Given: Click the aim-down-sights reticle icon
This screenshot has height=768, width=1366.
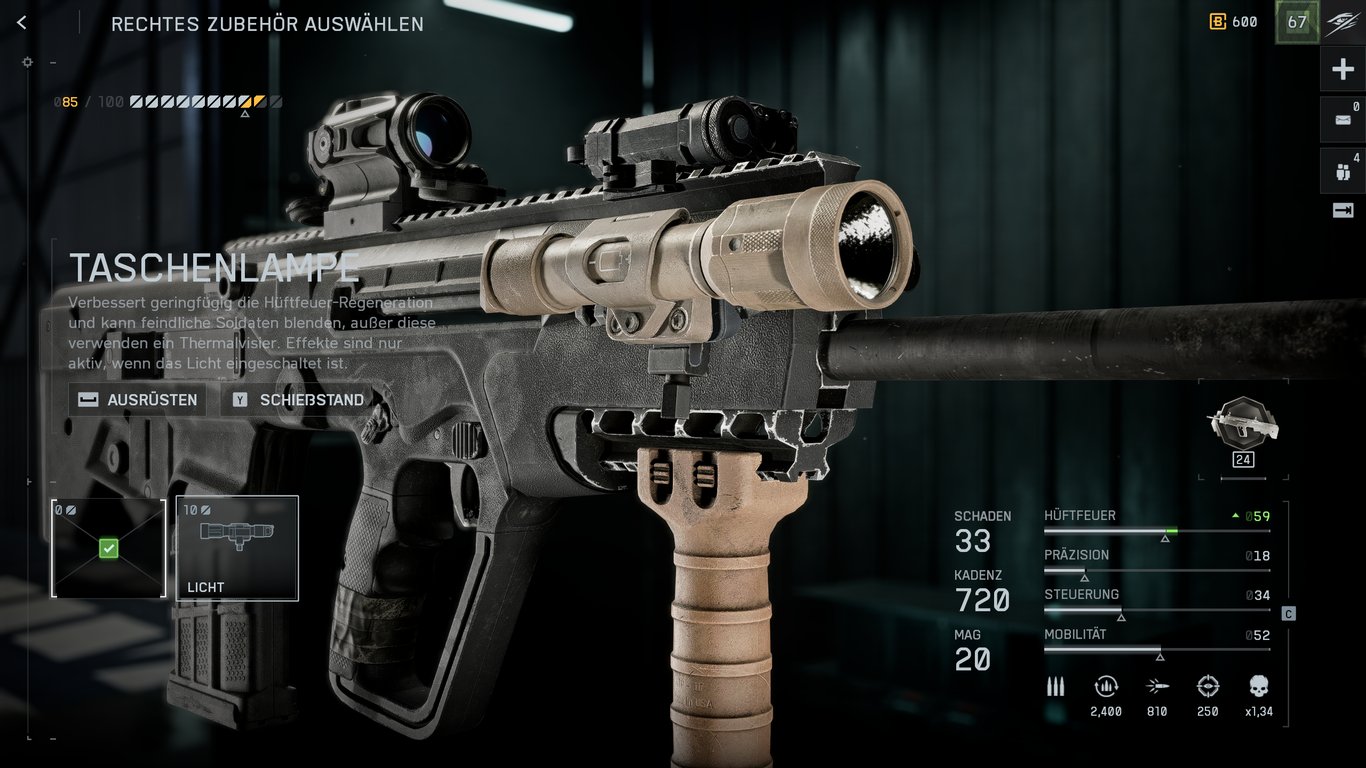Looking at the screenshot, I should click(1207, 687).
